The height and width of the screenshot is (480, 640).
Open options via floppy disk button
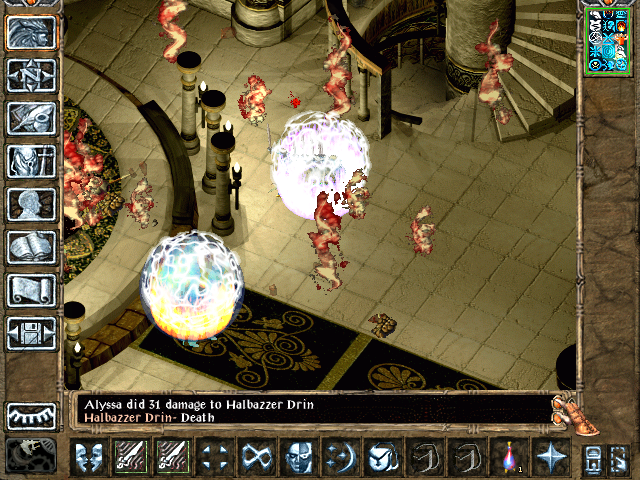(31, 333)
